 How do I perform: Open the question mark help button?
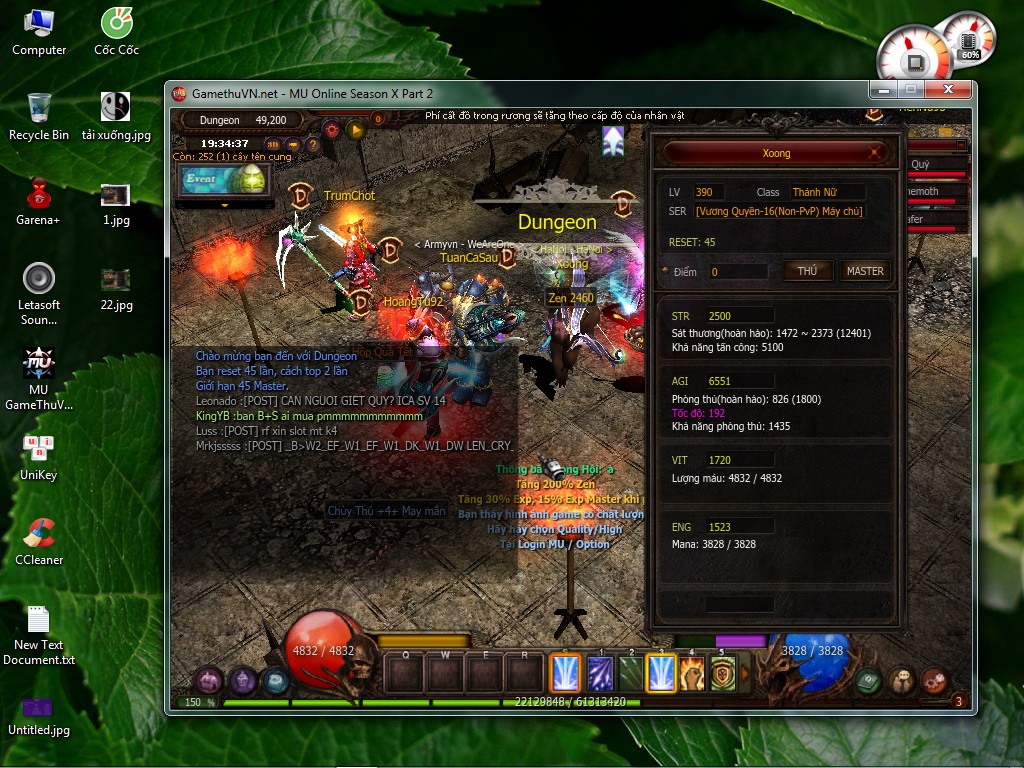pyautogui.click(x=313, y=144)
